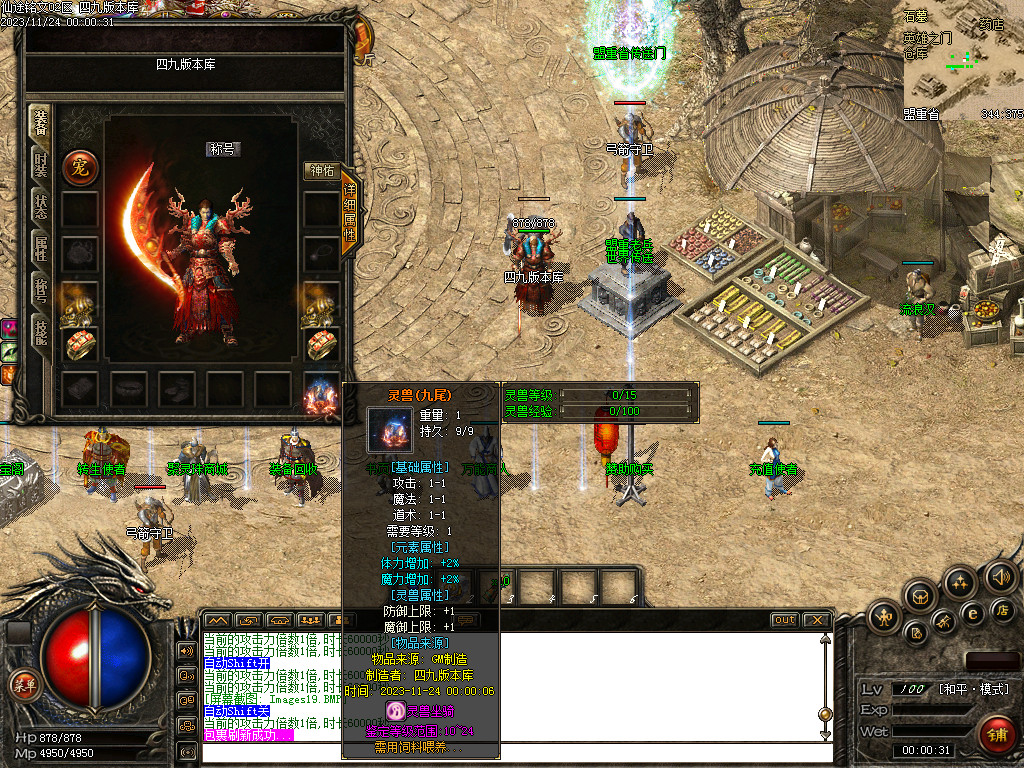Click the three-star skills icon
This screenshot has width=1024, height=768.
point(961,583)
